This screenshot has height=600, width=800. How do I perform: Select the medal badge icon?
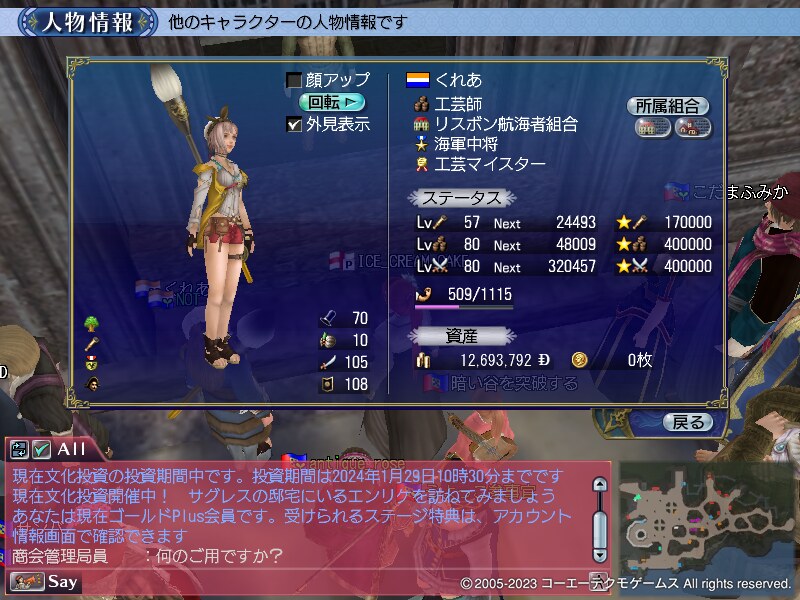pyautogui.click(x=92, y=362)
